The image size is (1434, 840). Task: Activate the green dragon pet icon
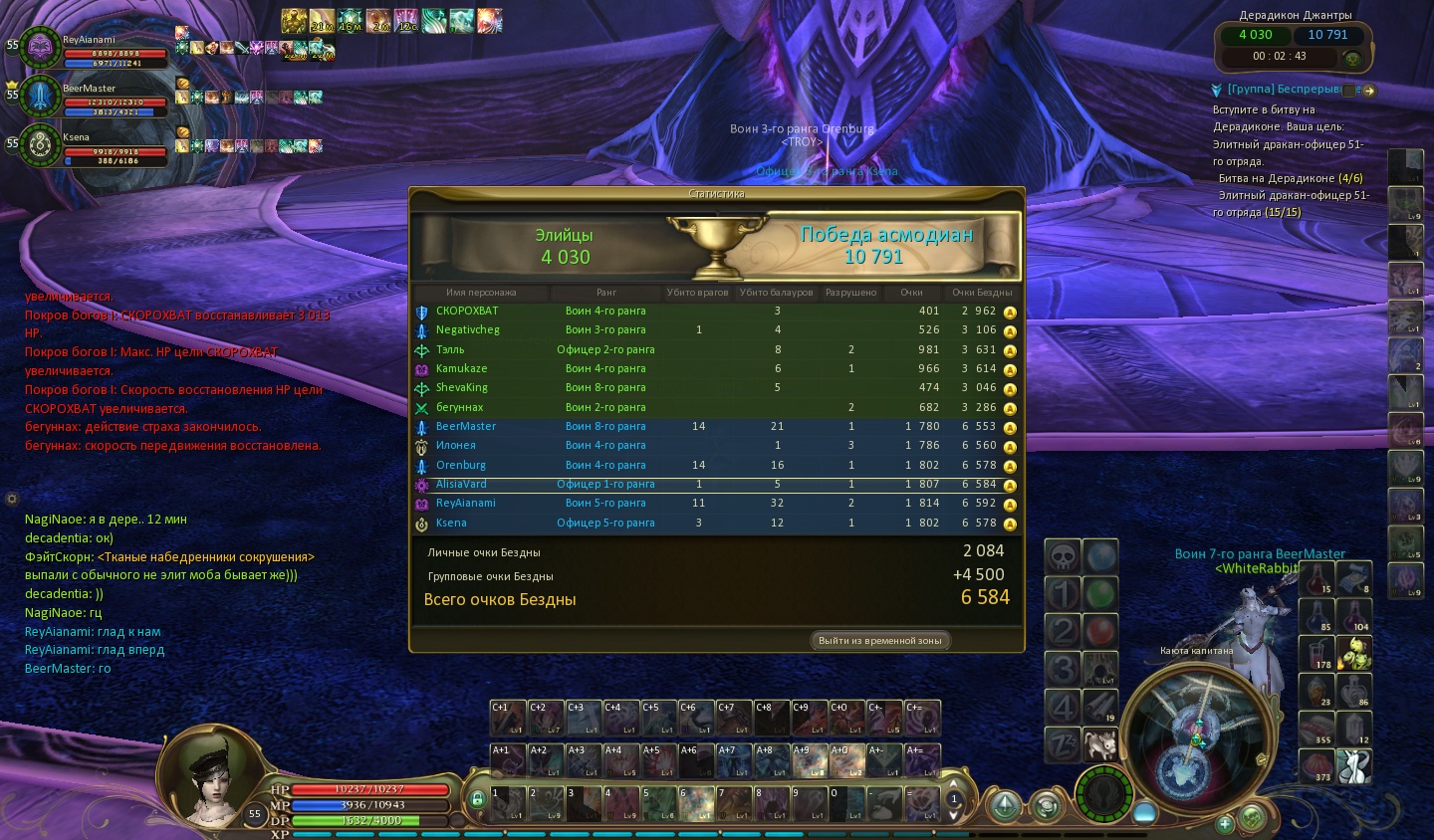tap(1354, 652)
